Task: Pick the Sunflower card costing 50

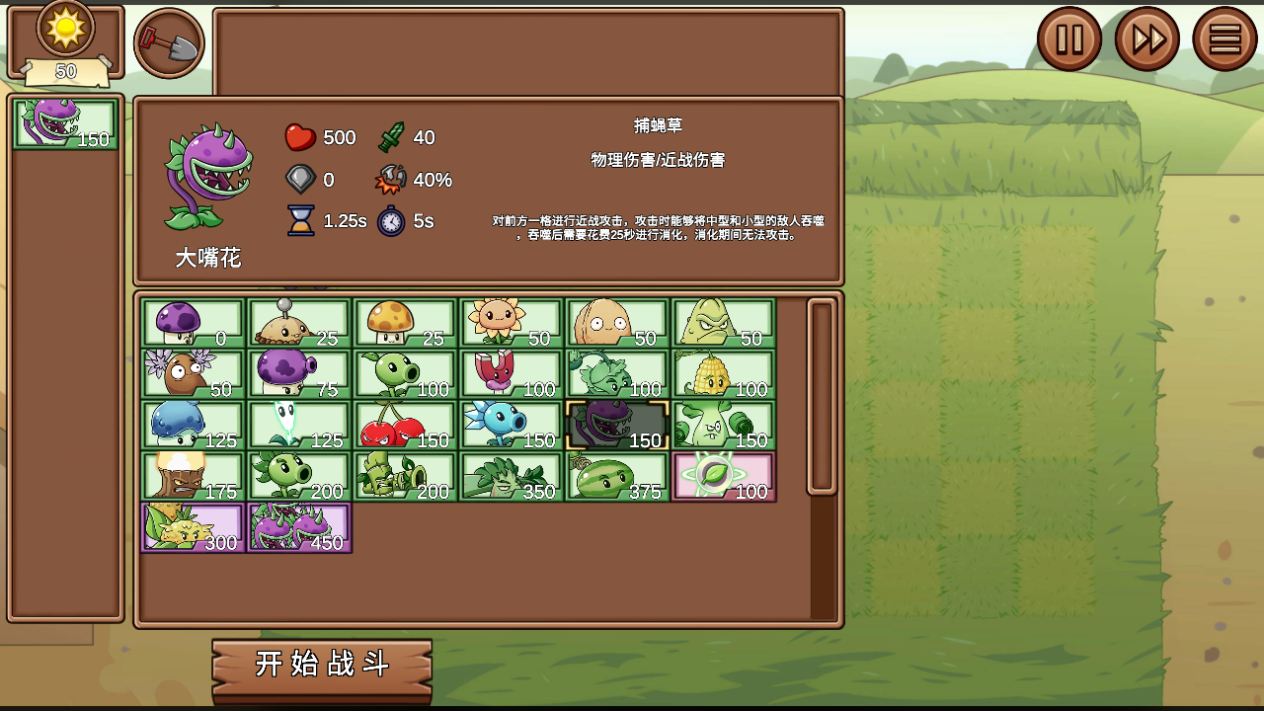Action: [511, 323]
